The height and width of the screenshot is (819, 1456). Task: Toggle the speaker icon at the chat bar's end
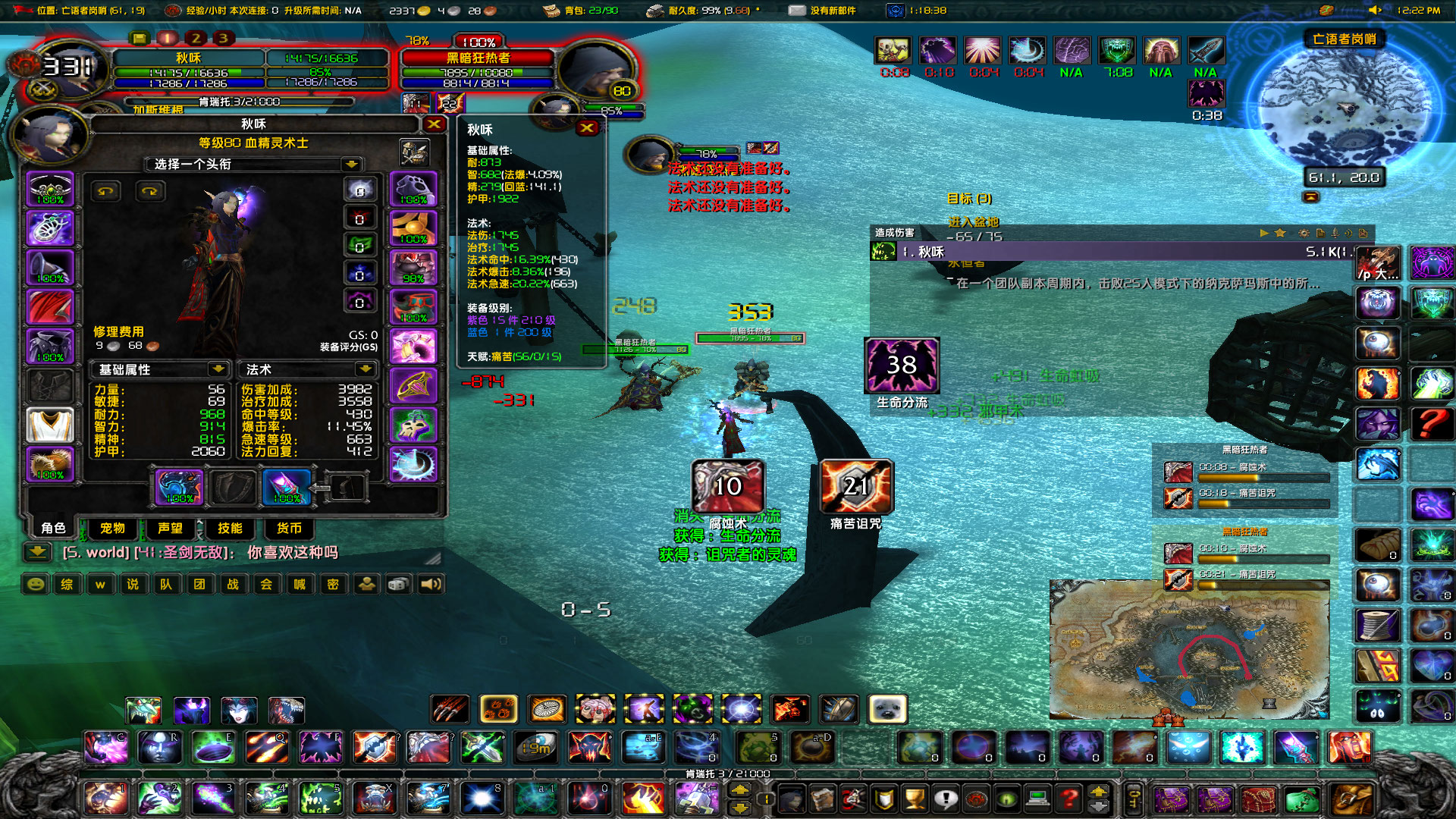[x=431, y=584]
